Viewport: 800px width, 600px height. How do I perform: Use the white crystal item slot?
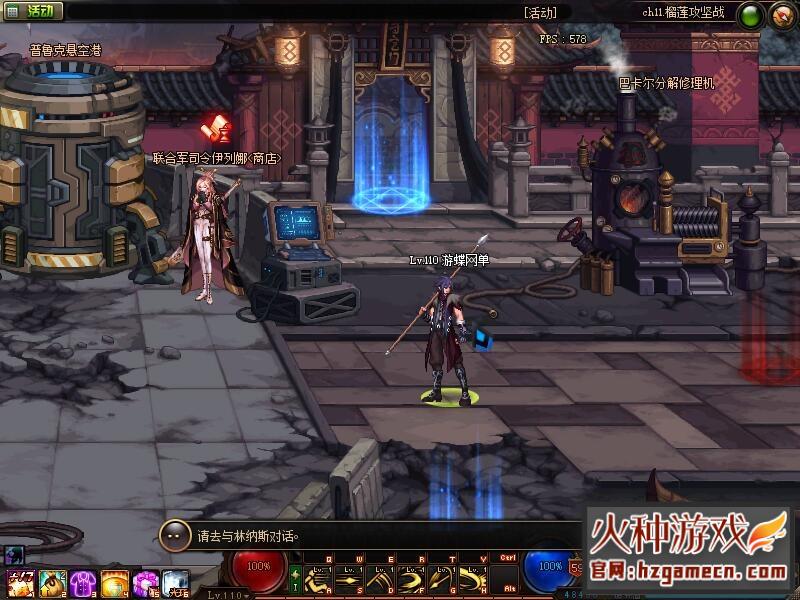click(x=176, y=582)
